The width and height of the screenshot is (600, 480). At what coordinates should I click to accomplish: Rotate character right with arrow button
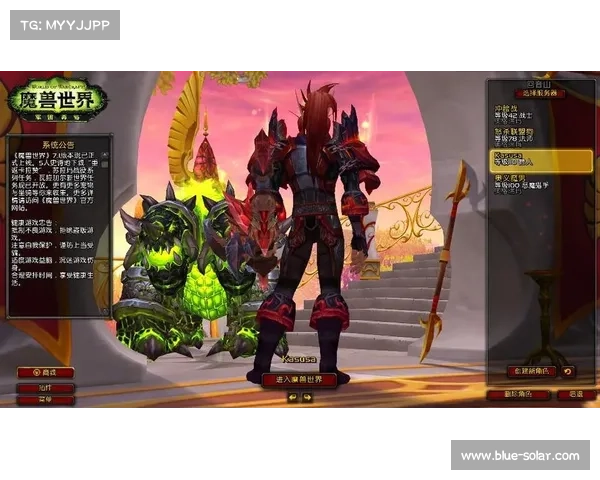pos(307,397)
